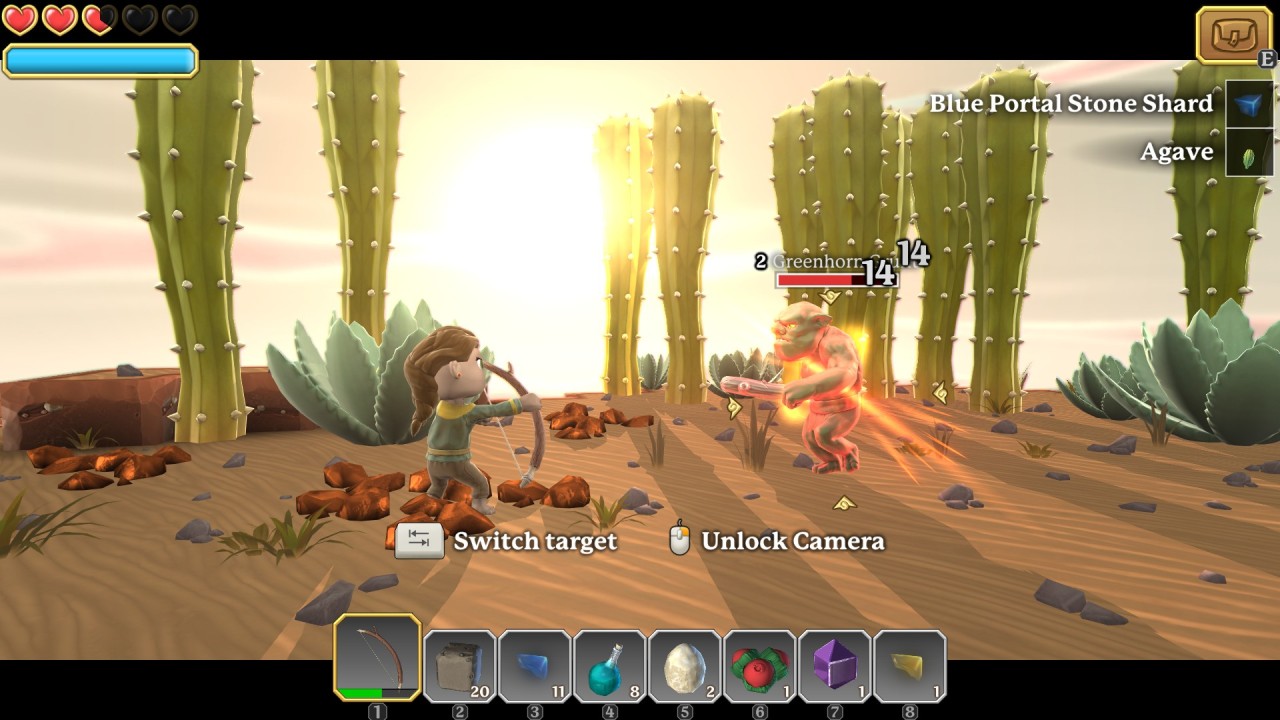Screen dimensions: 1280x720
Task: Open the inventory bag button
Action: point(1233,35)
